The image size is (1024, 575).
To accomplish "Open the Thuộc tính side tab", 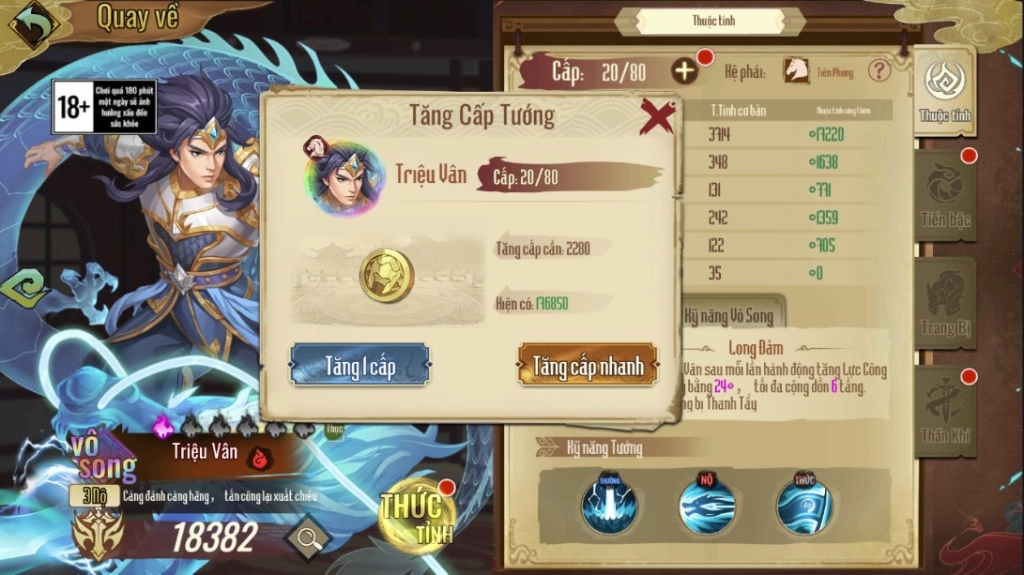I will pos(944,92).
